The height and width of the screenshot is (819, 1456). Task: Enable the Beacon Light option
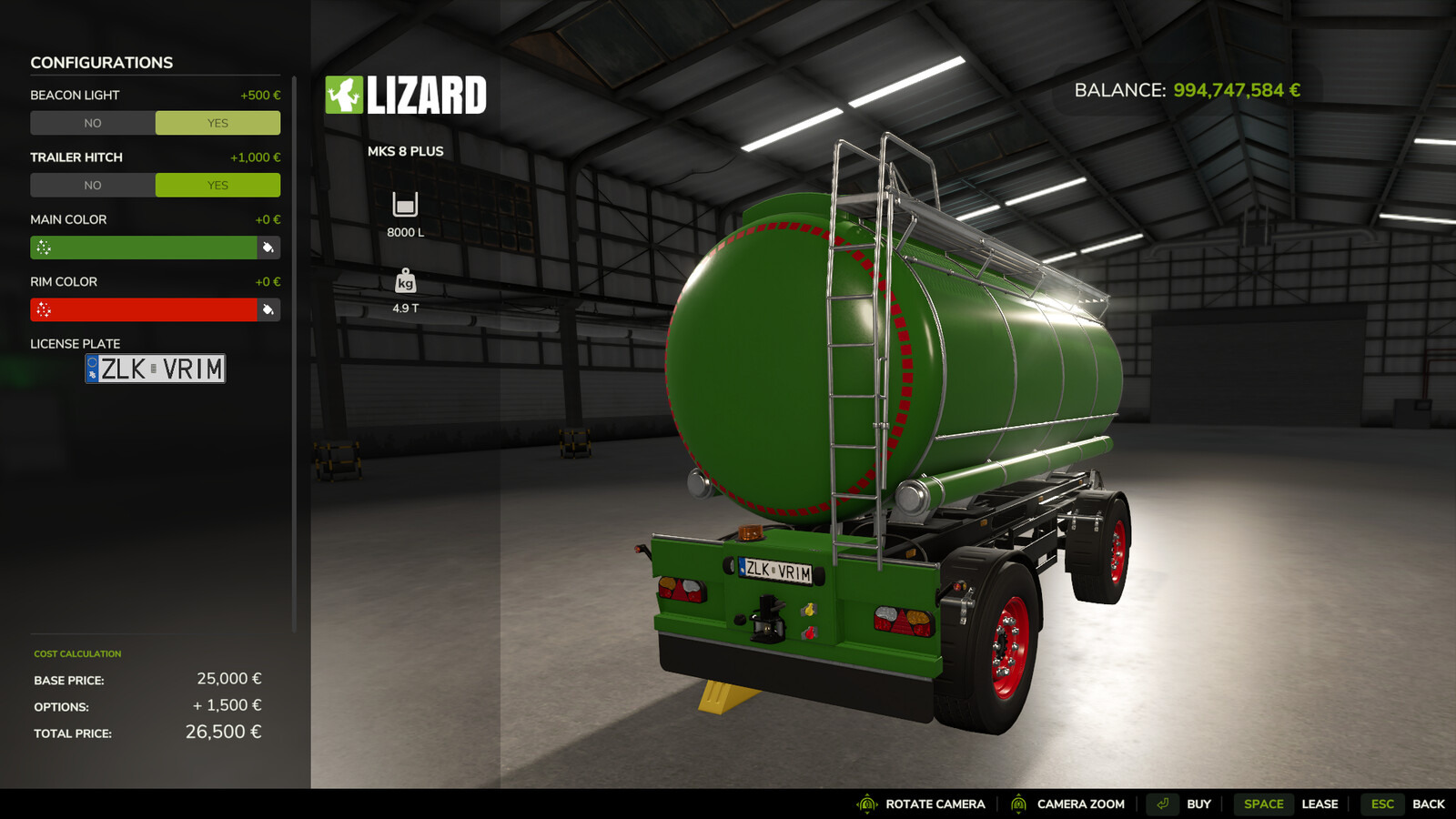(x=217, y=122)
